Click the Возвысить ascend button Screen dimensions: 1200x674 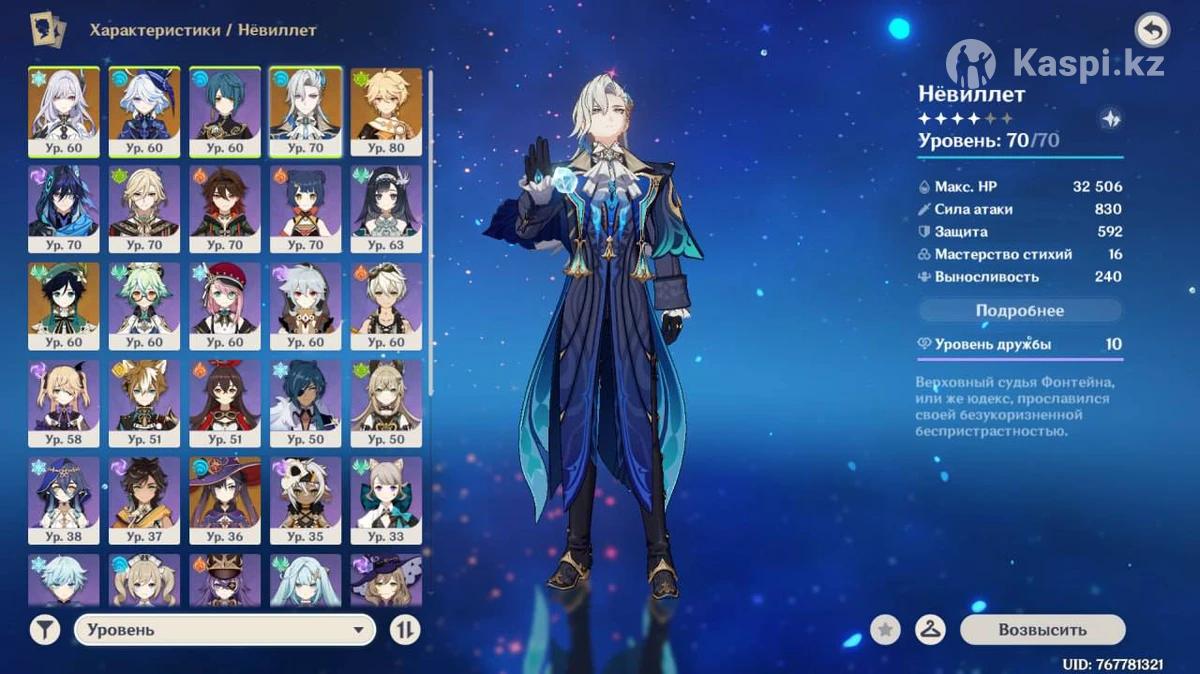click(1042, 630)
